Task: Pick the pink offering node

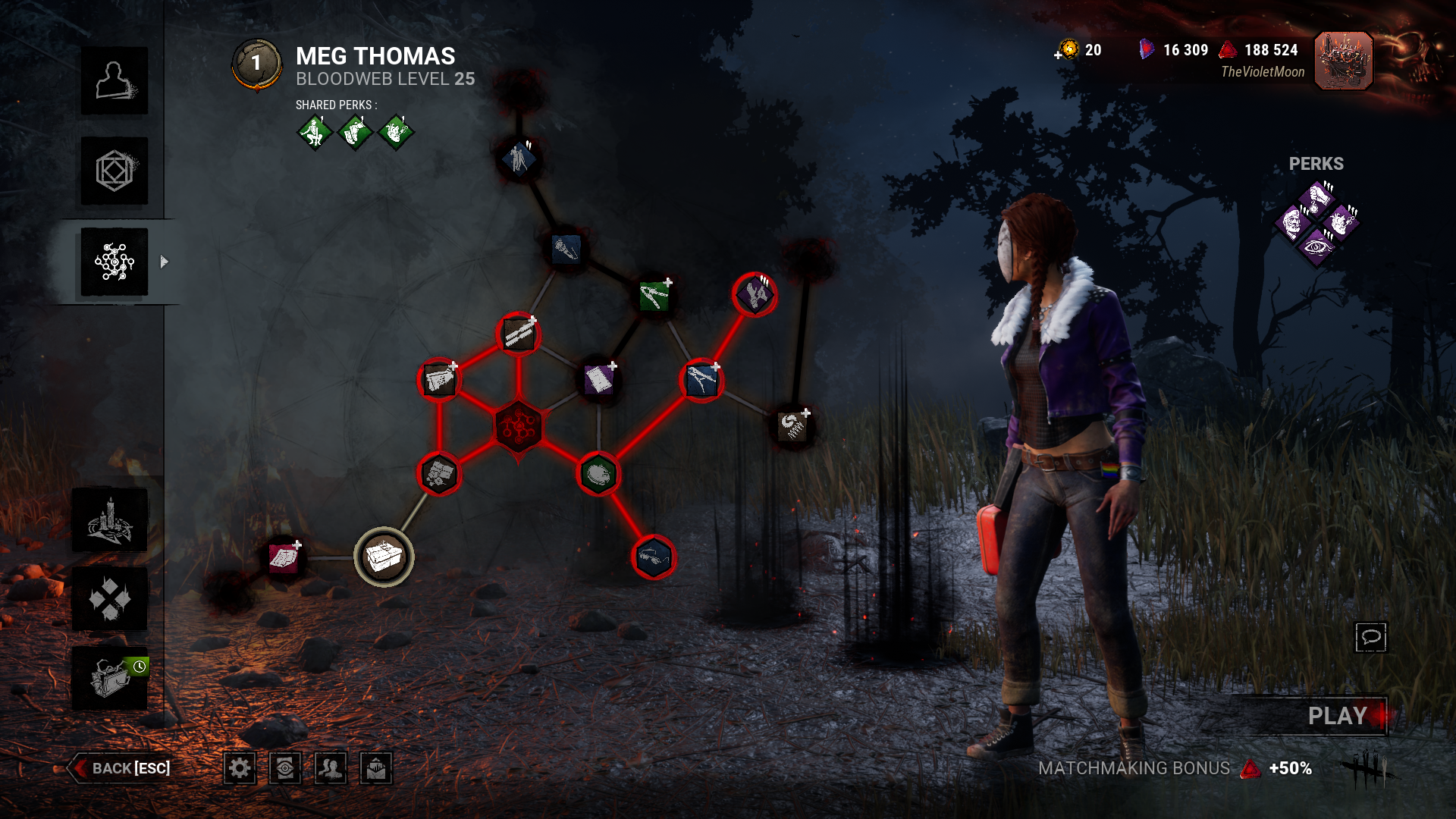Action: click(284, 558)
